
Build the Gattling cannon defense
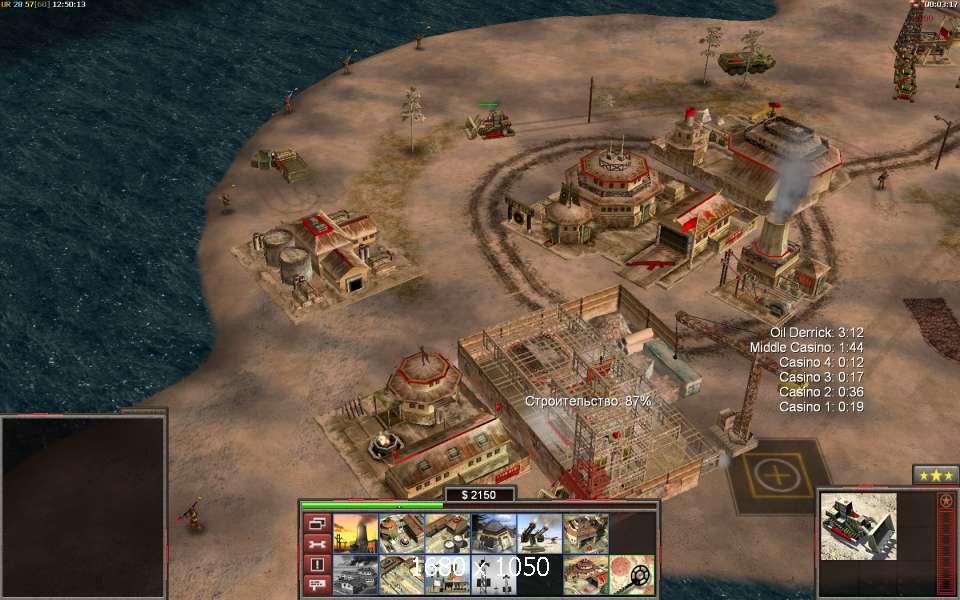coord(537,533)
